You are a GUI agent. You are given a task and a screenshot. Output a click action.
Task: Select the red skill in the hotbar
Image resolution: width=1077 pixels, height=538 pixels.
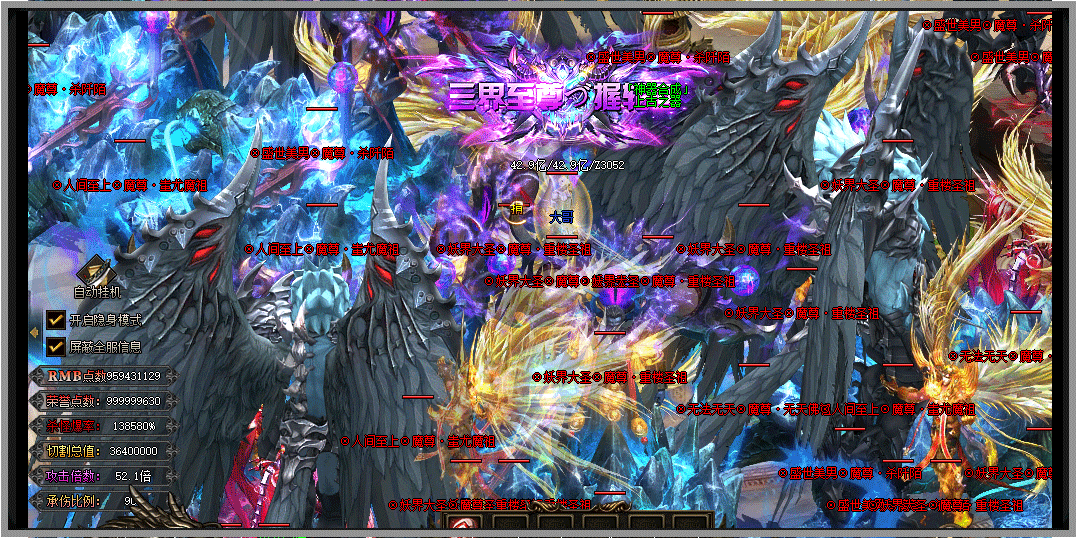click(461, 523)
